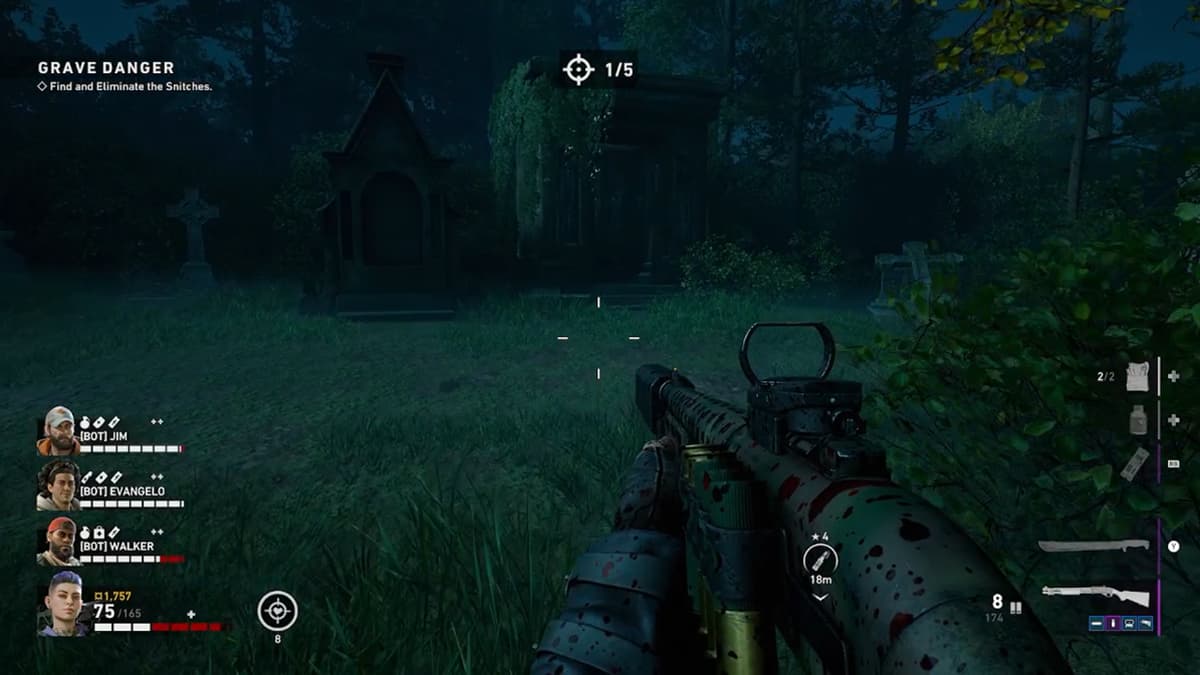The height and width of the screenshot is (675, 1200).
Task: Select the pill bottle item slot
Action: pos(1139,420)
